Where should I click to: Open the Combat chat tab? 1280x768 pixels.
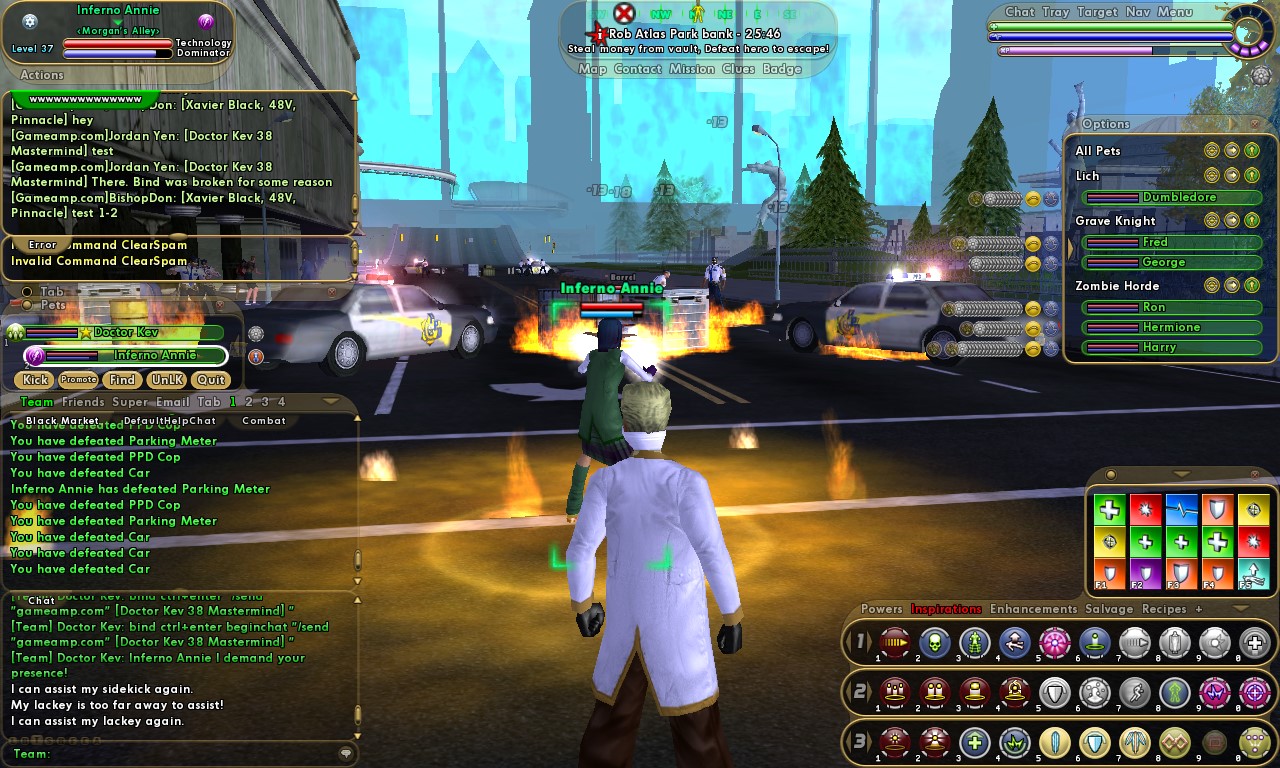(264, 421)
